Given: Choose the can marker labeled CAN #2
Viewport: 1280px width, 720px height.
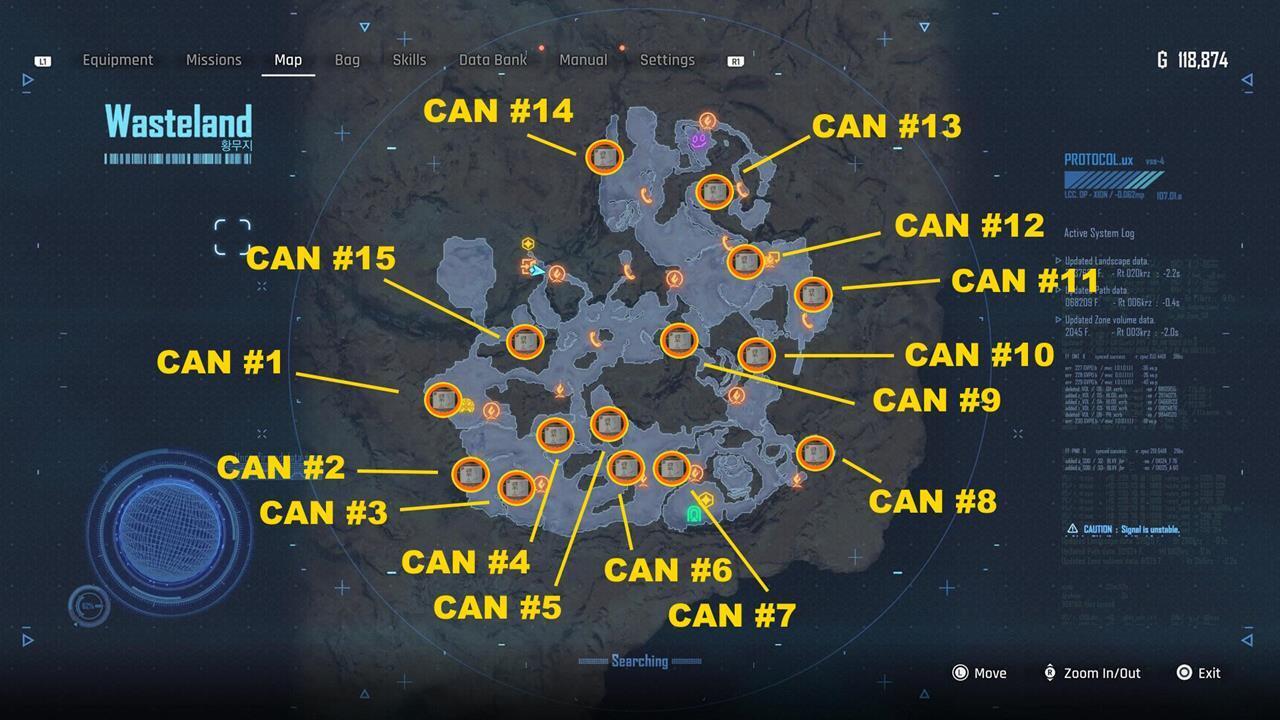Looking at the screenshot, I should click(x=470, y=475).
